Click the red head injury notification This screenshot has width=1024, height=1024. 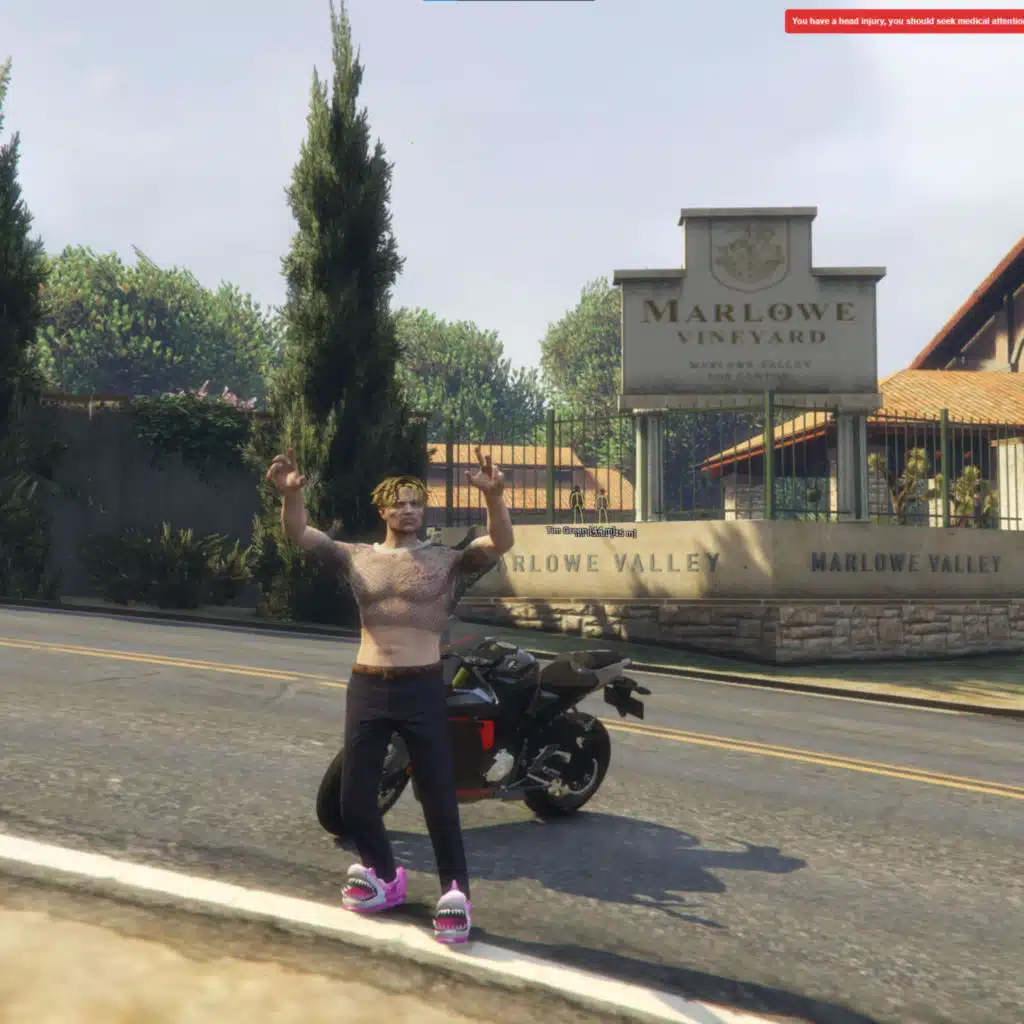click(904, 21)
